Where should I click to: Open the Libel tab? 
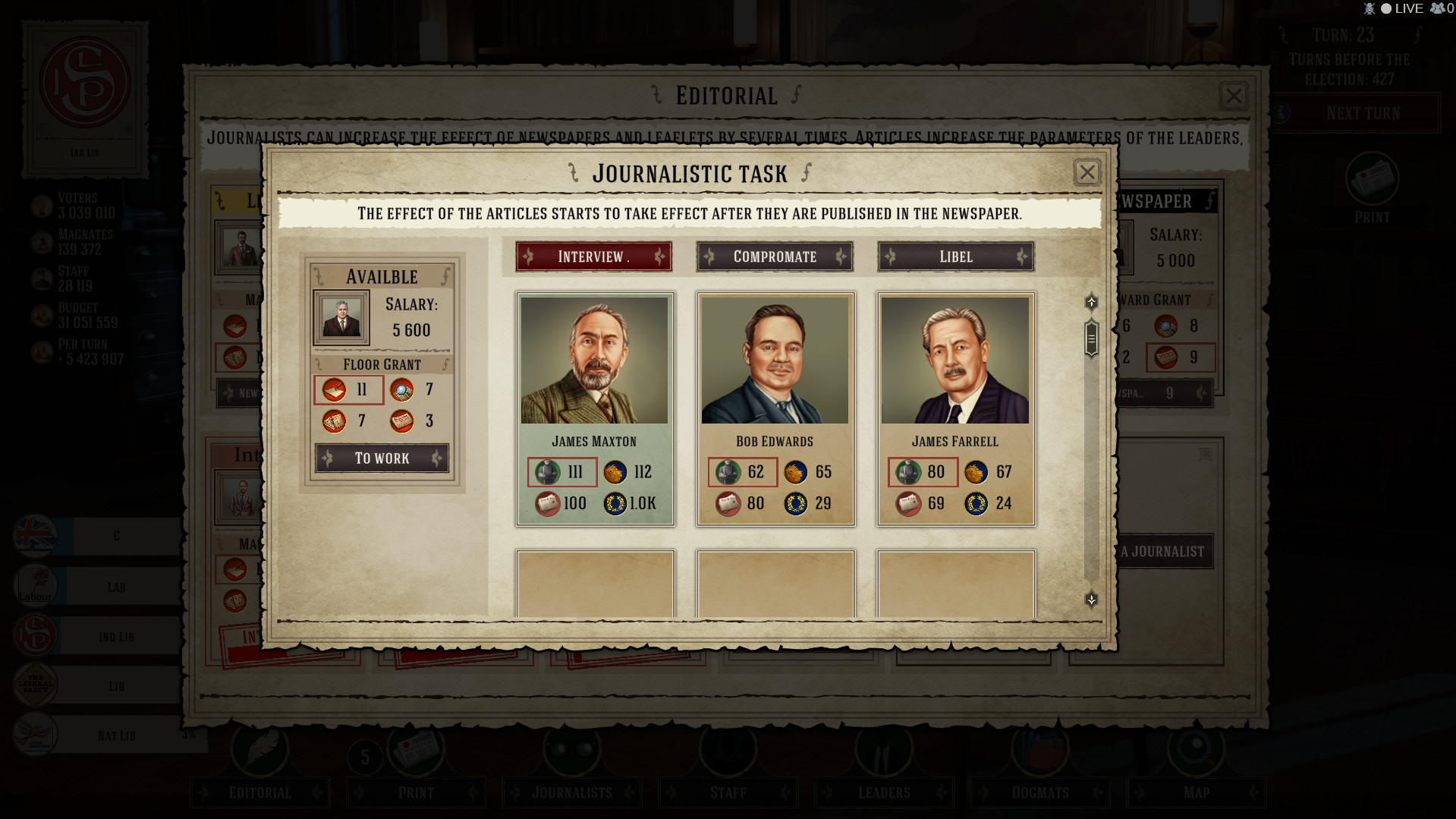(x=954, y=257)
